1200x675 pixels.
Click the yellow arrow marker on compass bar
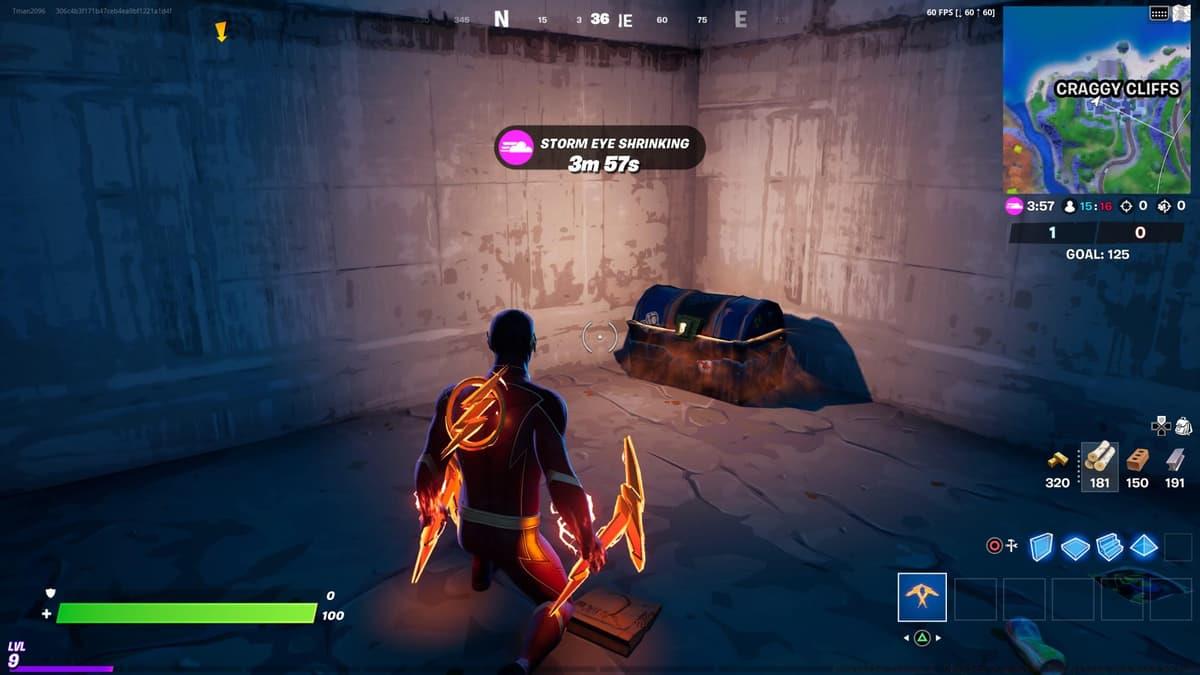click(x=221, y=32)
